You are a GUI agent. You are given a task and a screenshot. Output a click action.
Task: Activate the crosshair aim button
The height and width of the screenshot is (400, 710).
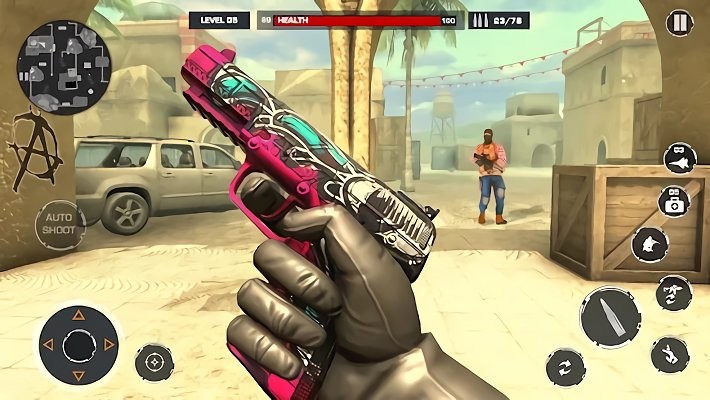(x=154, y=362)
